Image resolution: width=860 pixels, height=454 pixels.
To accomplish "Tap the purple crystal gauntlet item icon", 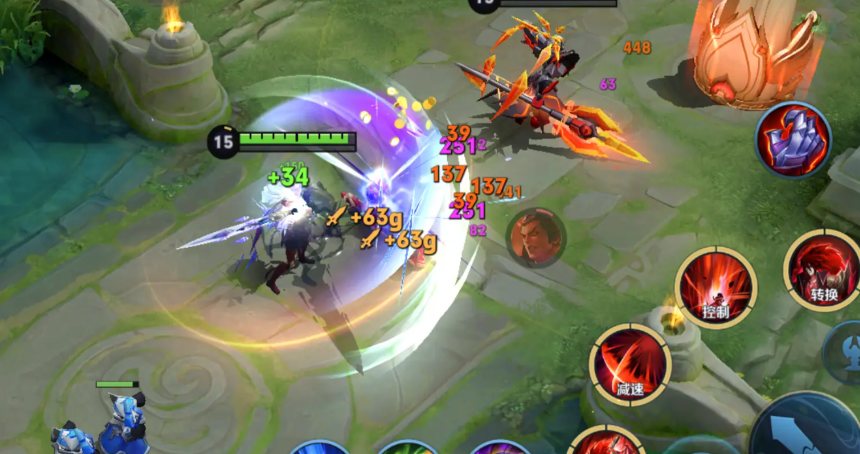I will [793, 140].
